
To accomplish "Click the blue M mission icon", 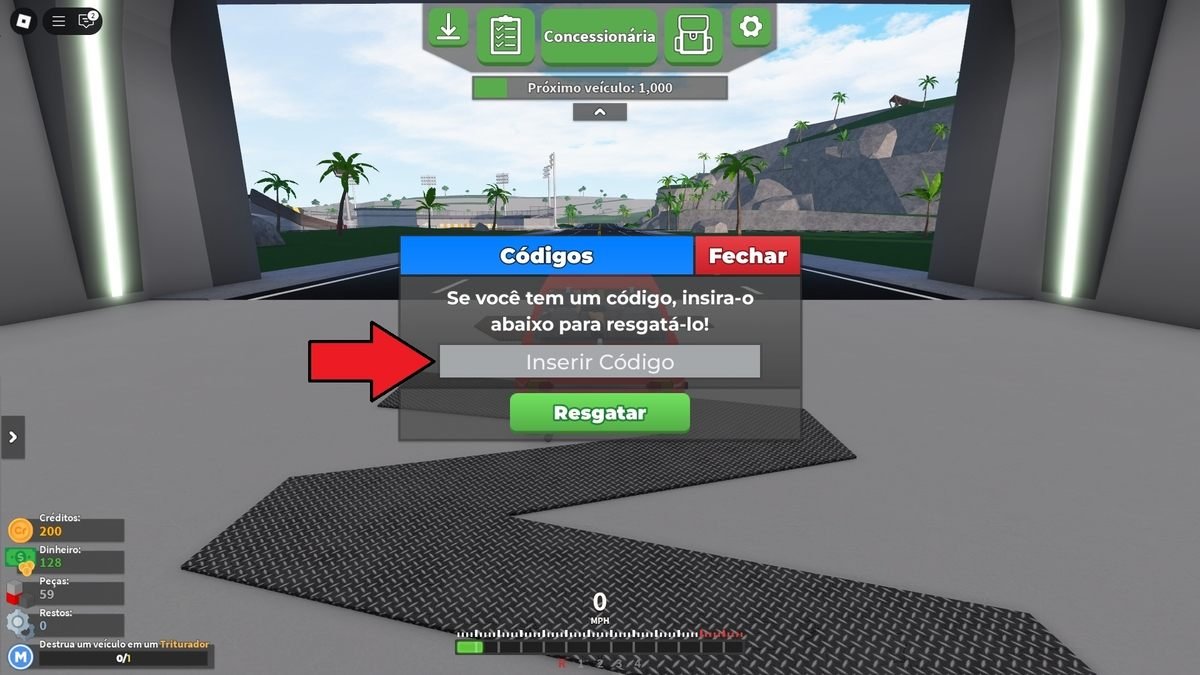I will coord(21,657).
